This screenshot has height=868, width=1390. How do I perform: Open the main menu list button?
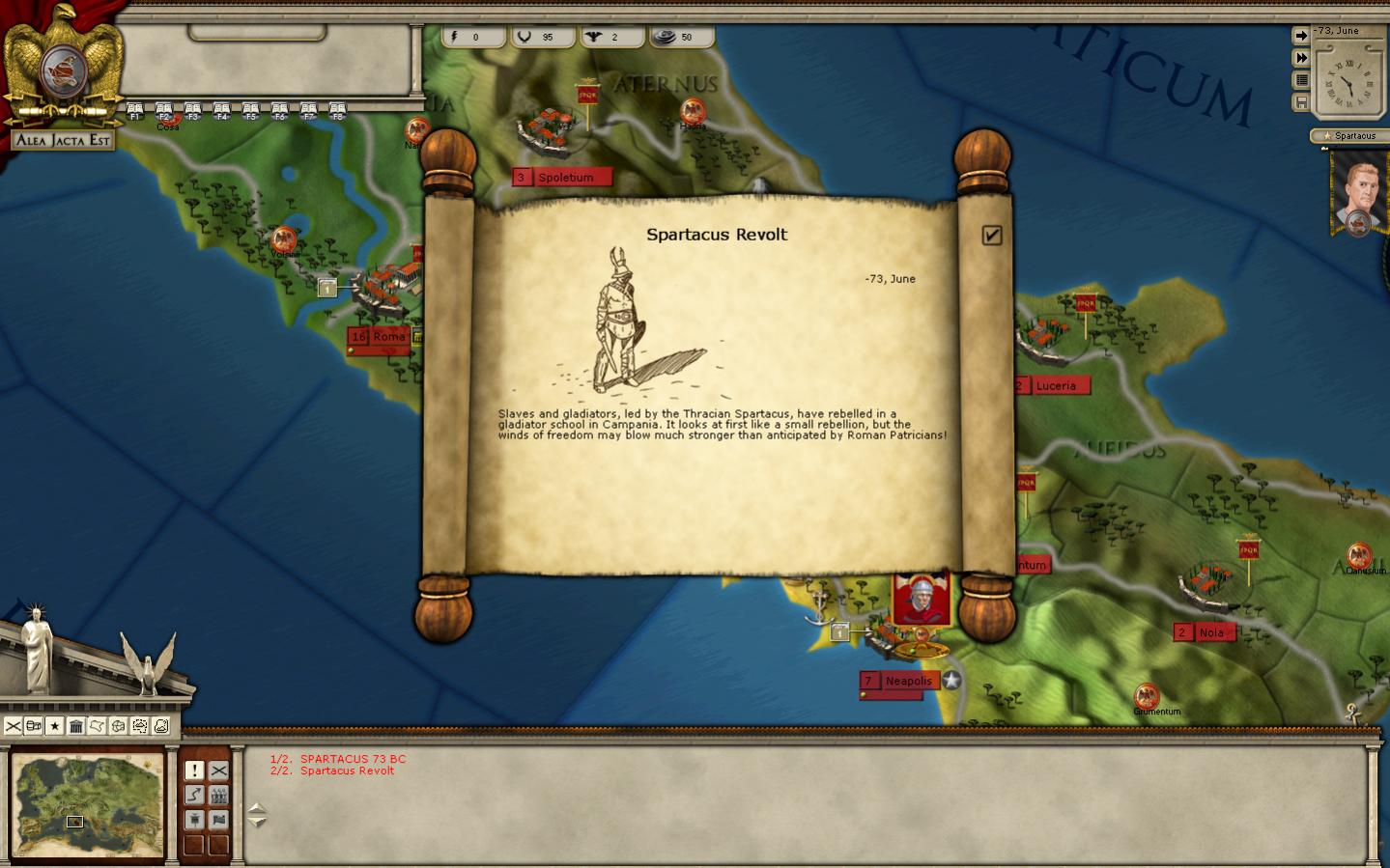(1301, 80)
